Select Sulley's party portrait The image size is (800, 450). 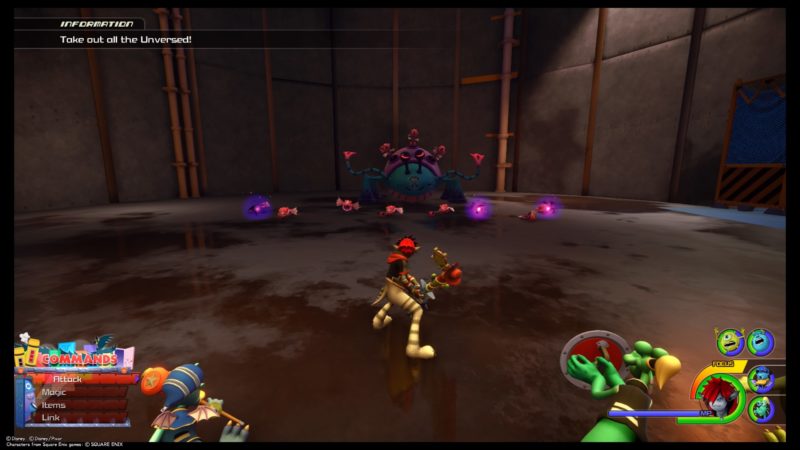[761, 343]
